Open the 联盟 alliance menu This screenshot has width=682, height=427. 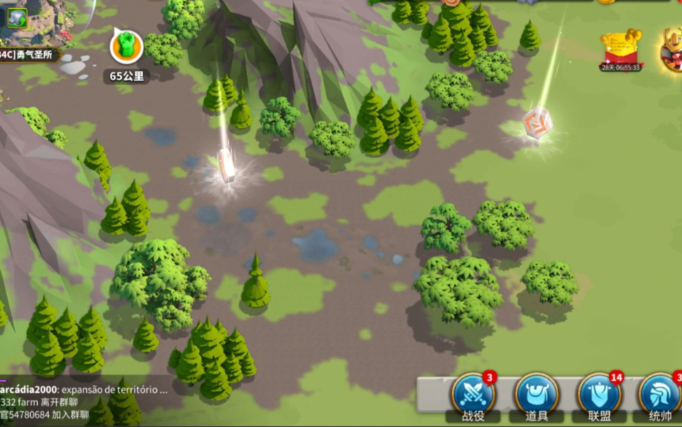click(x=599, y=394)
